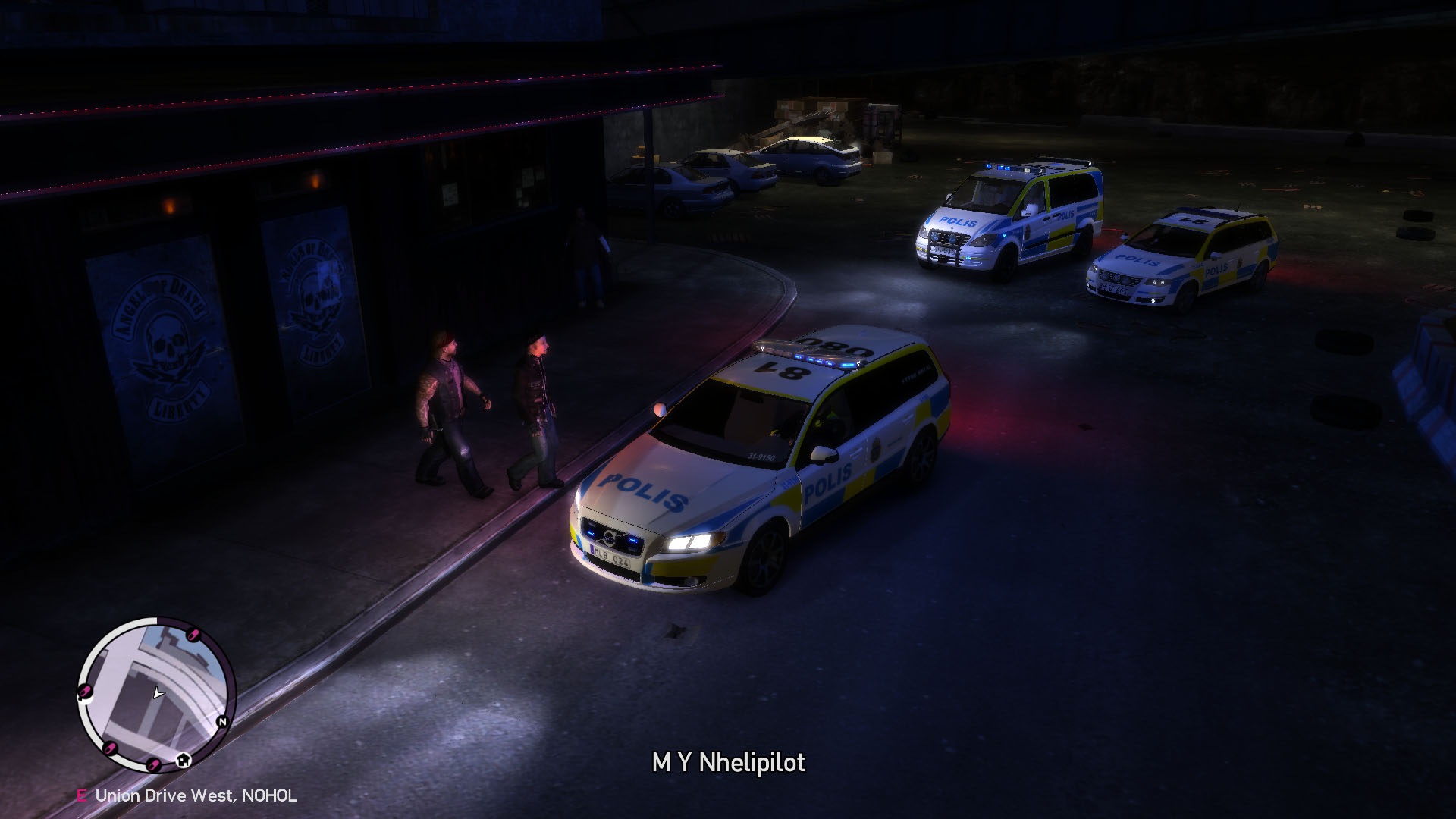
Task: Click the north compass marker on the minimap
Action: [x=222, y=721]
